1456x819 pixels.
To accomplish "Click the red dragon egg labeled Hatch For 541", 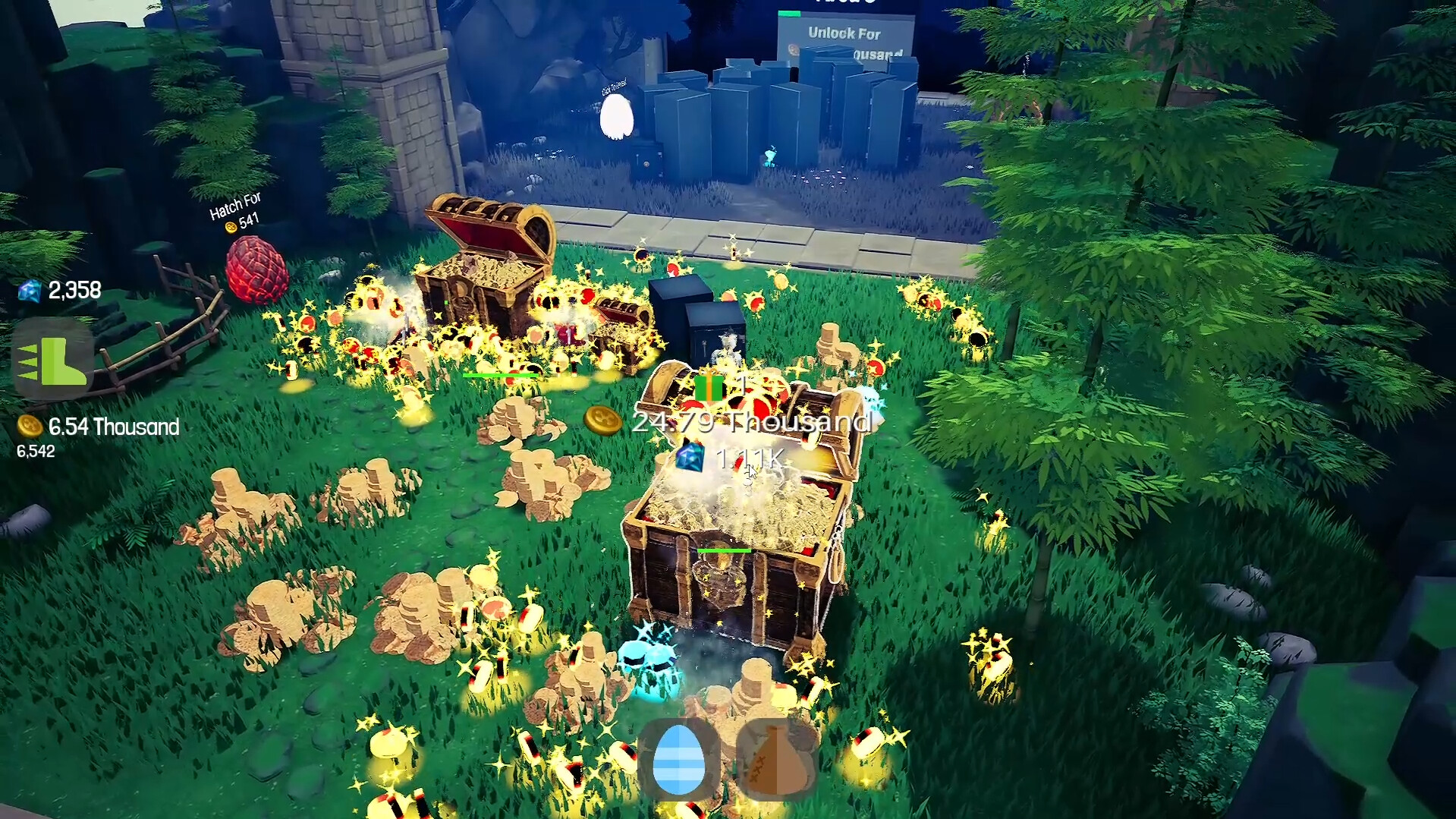I will pos(258,269).
